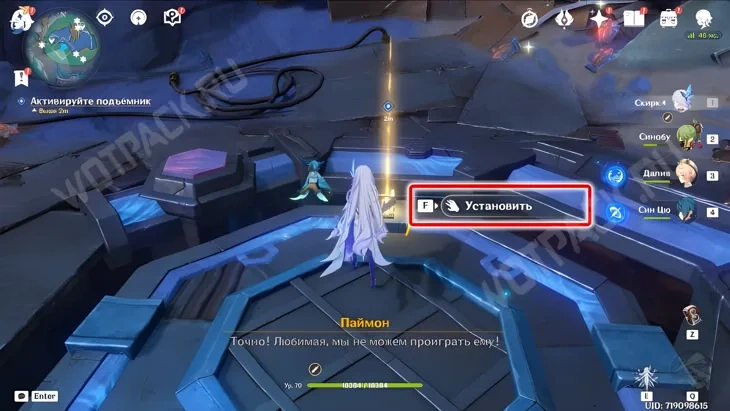Open the quest log exclamation icon

pyautogui.click(x=21, y=77)
